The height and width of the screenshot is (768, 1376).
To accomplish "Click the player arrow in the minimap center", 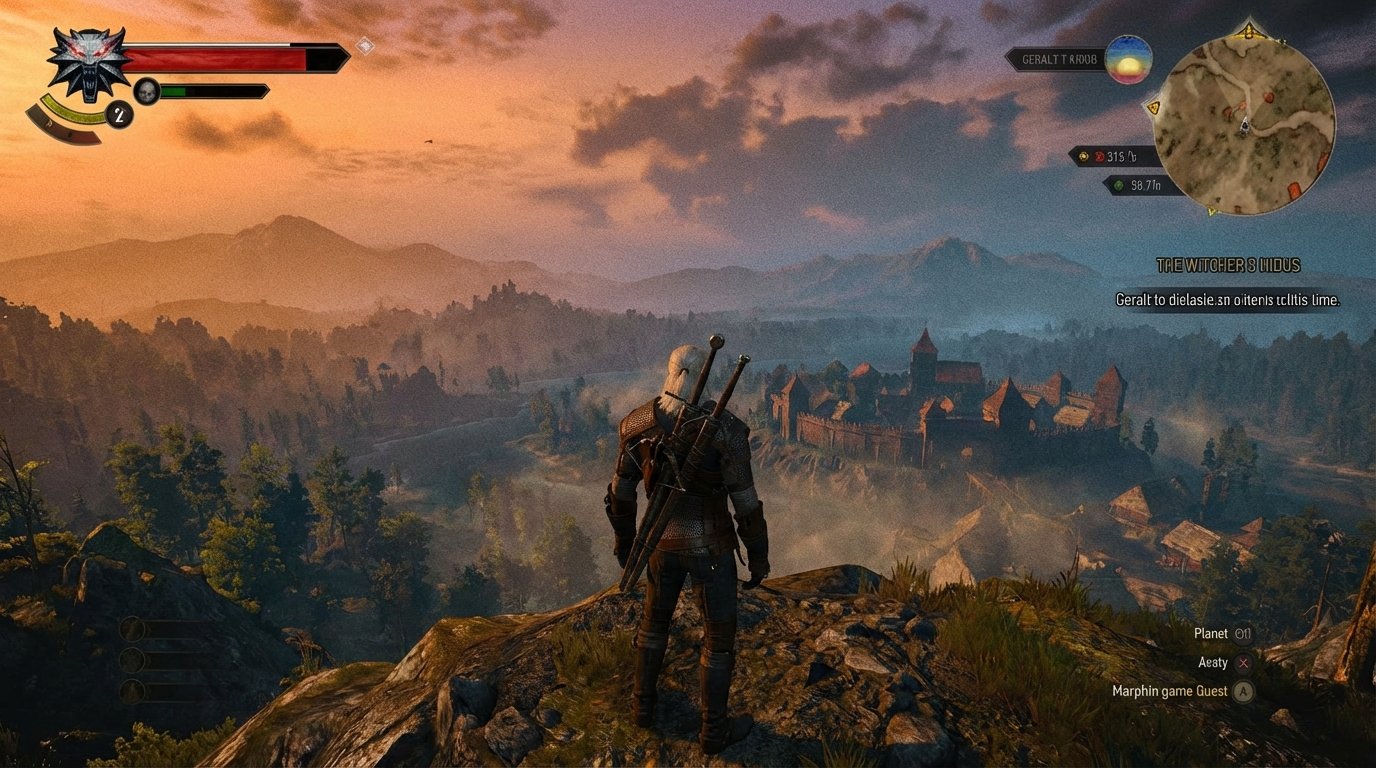I will click(1245, 126).
